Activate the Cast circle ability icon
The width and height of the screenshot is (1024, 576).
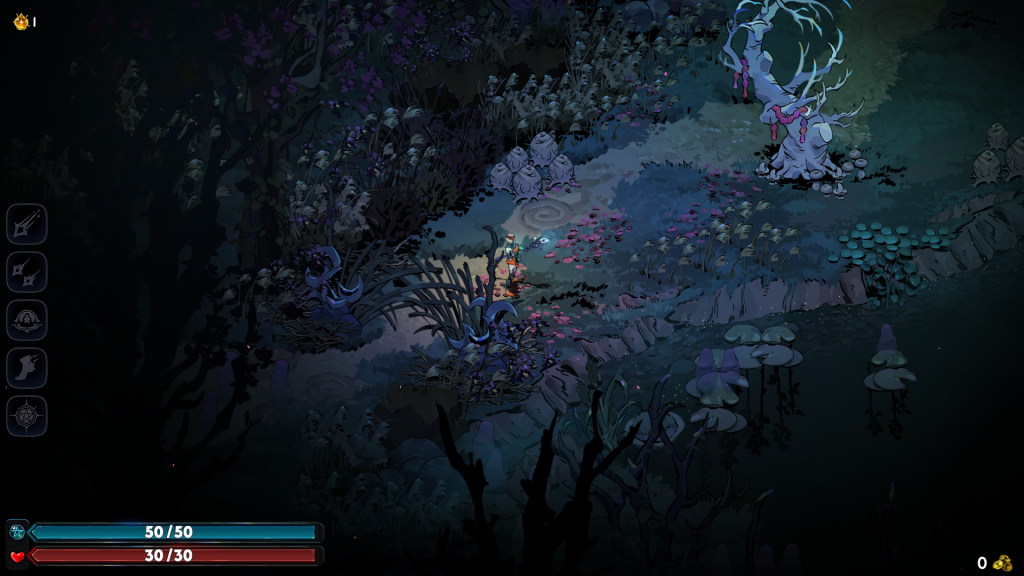pyautogui.click(x=27, y=320)
